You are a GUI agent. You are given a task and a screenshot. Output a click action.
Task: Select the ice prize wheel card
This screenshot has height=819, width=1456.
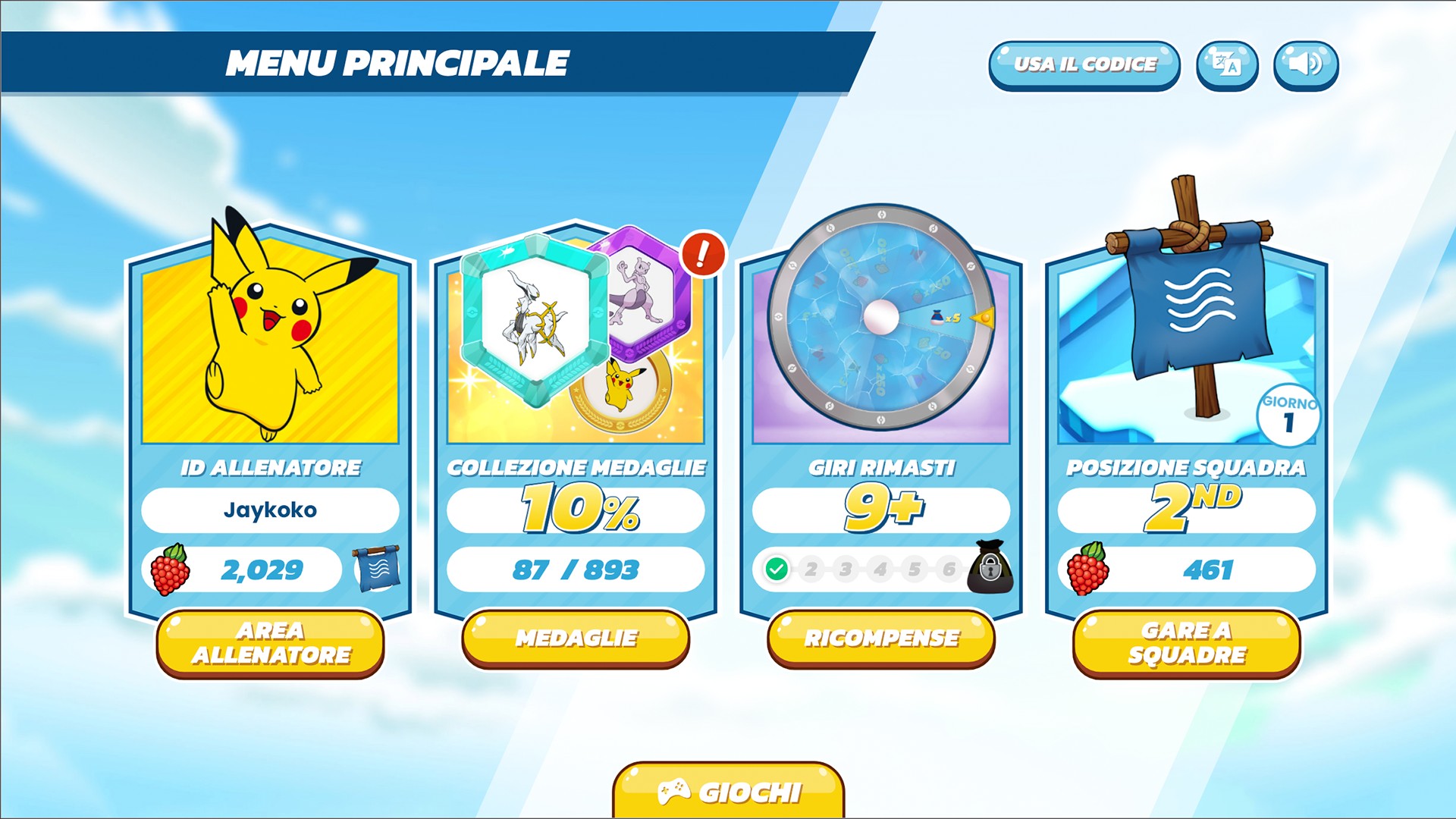point(881,318)
